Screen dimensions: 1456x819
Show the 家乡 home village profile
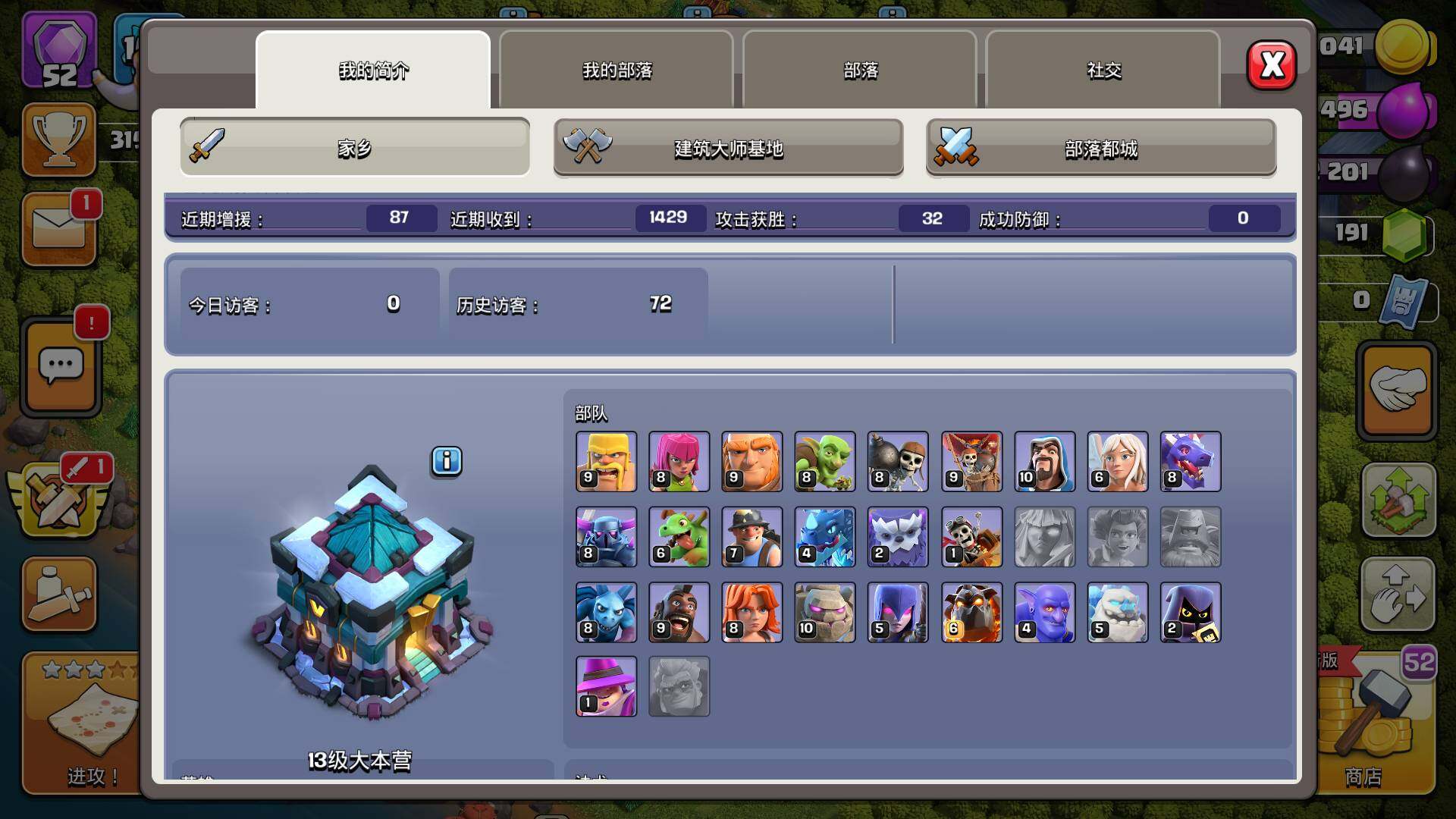point(355,148)
